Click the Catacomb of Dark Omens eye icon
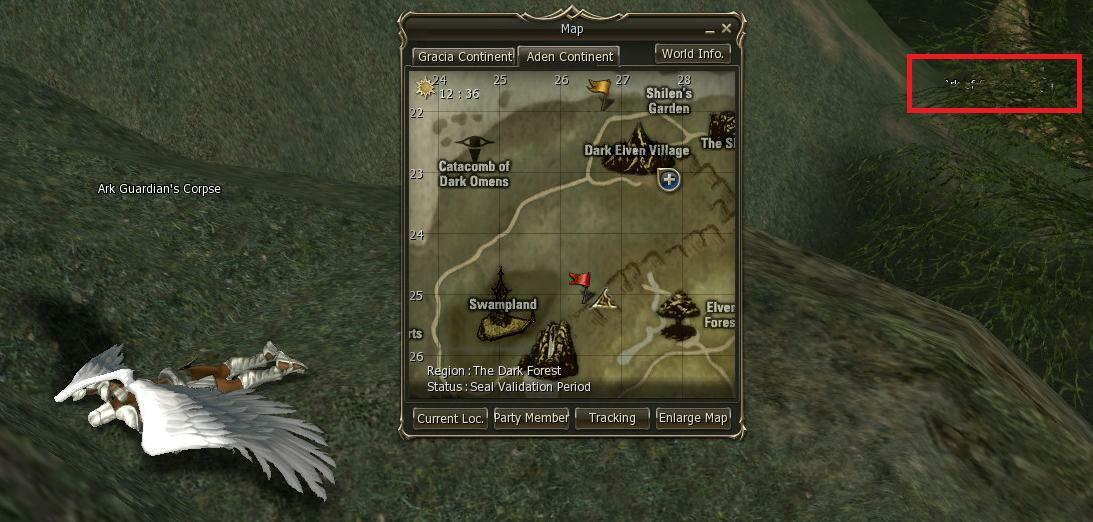 pyautogui.click(x=475, y=145)
